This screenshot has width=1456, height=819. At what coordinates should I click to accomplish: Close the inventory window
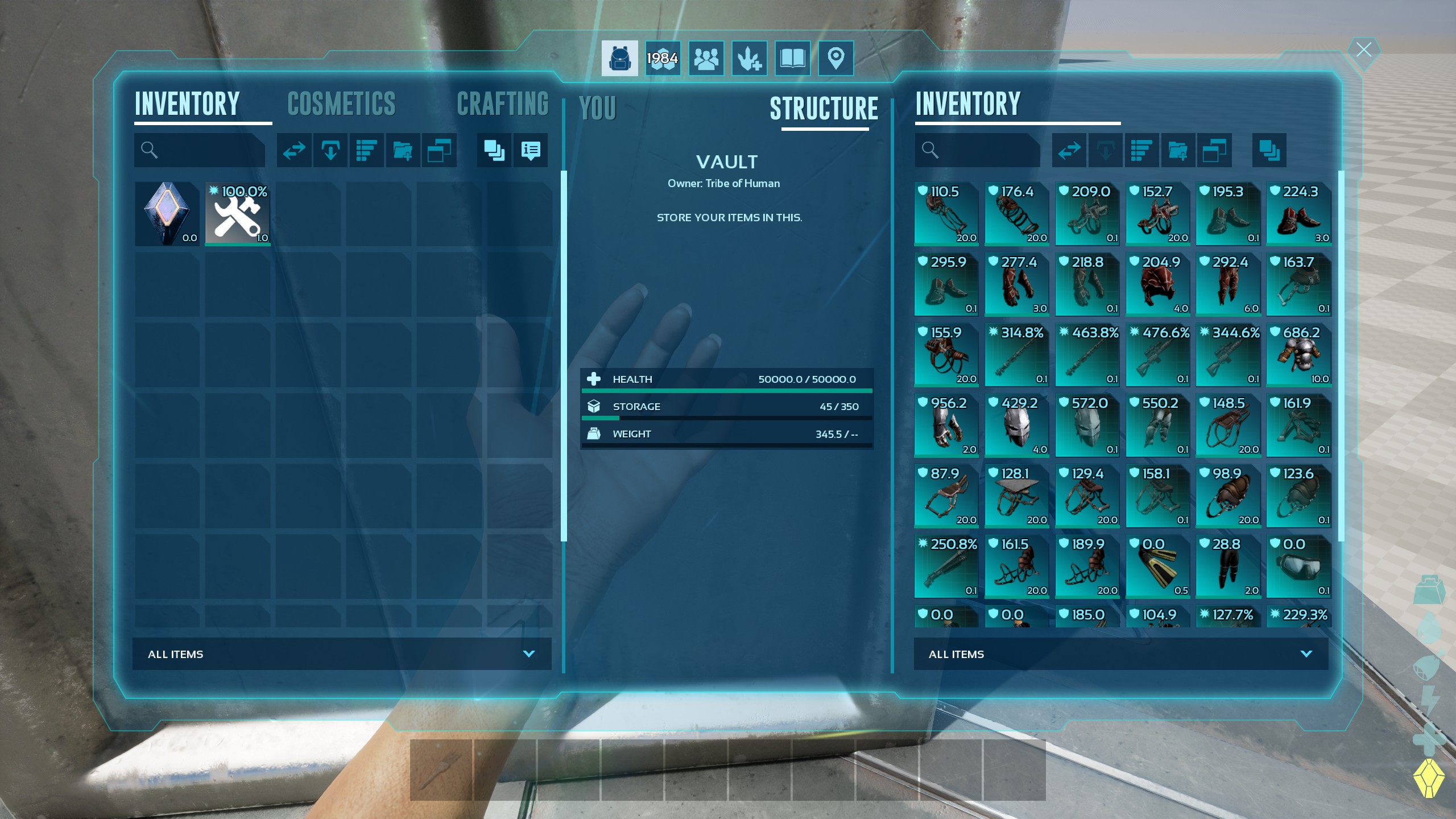pyautogui.click(x=1363, y=50)
